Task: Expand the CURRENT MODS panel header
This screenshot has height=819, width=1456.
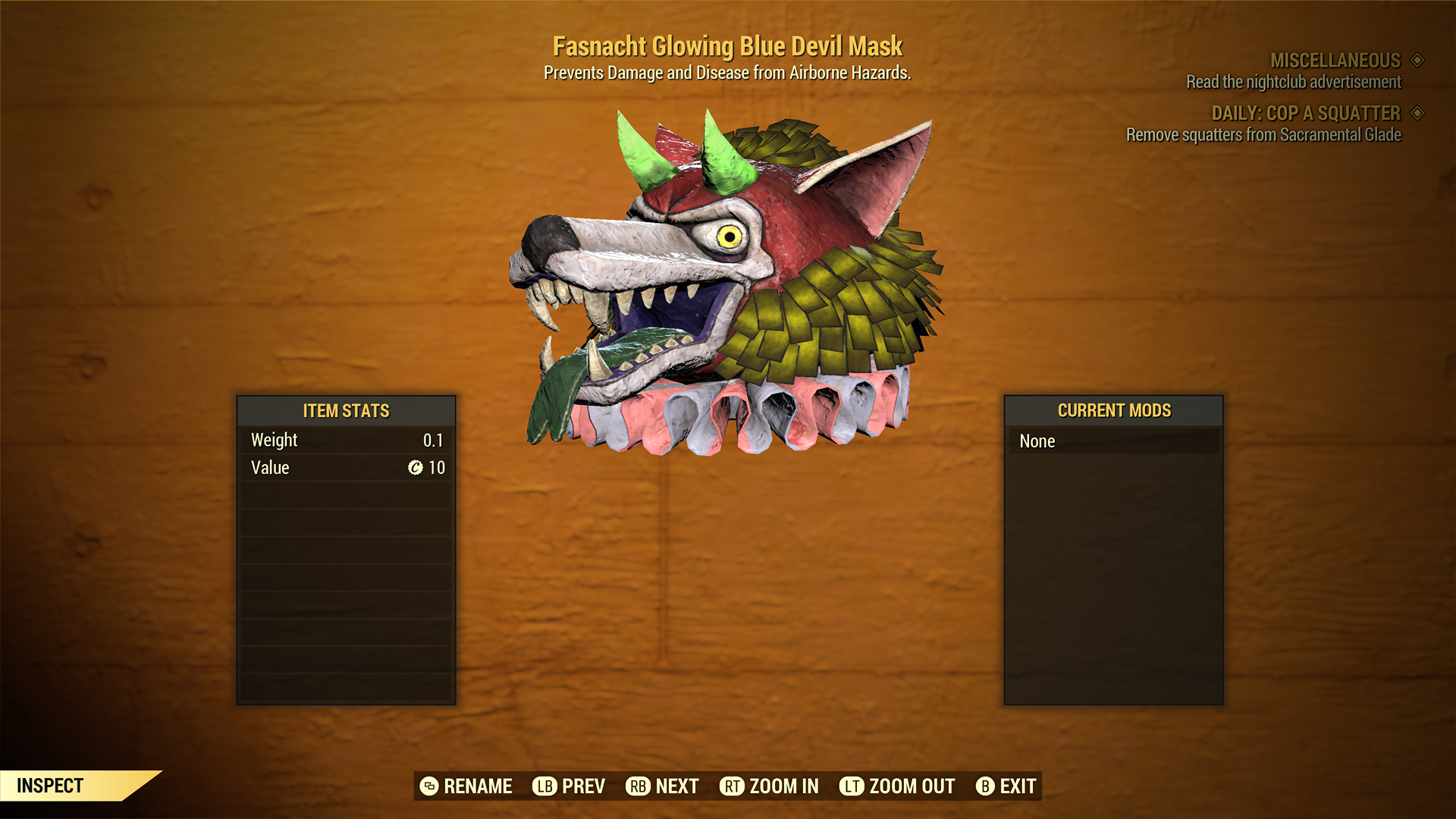Action: point(1113,410)
